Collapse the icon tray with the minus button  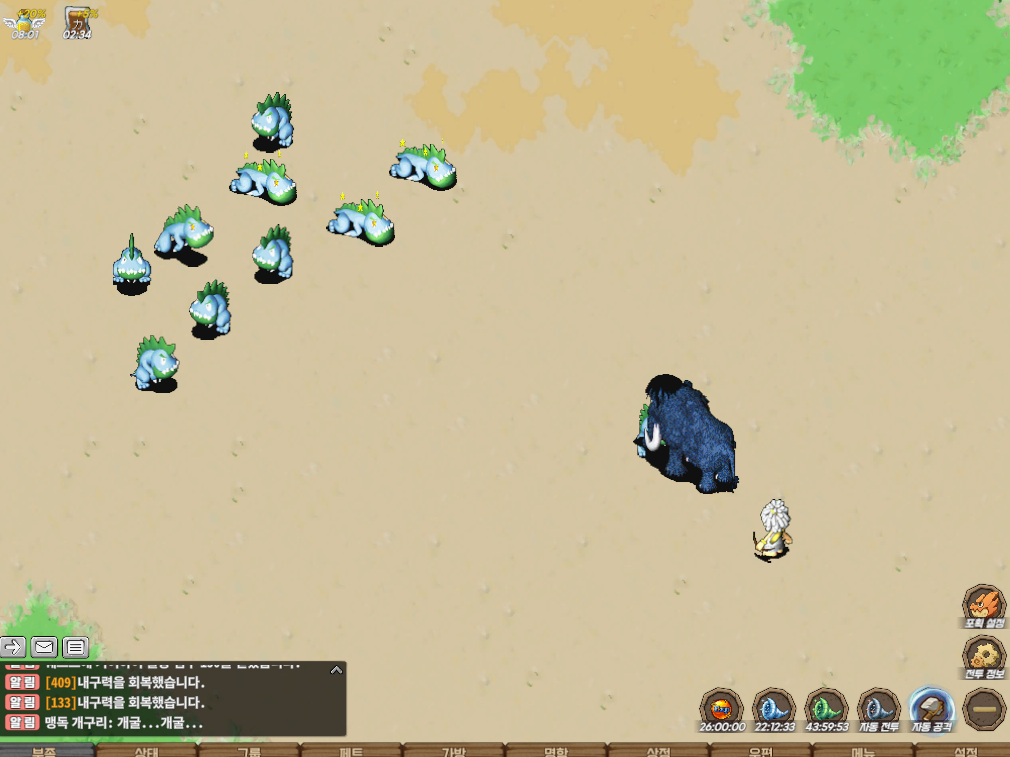pos(984,709)
